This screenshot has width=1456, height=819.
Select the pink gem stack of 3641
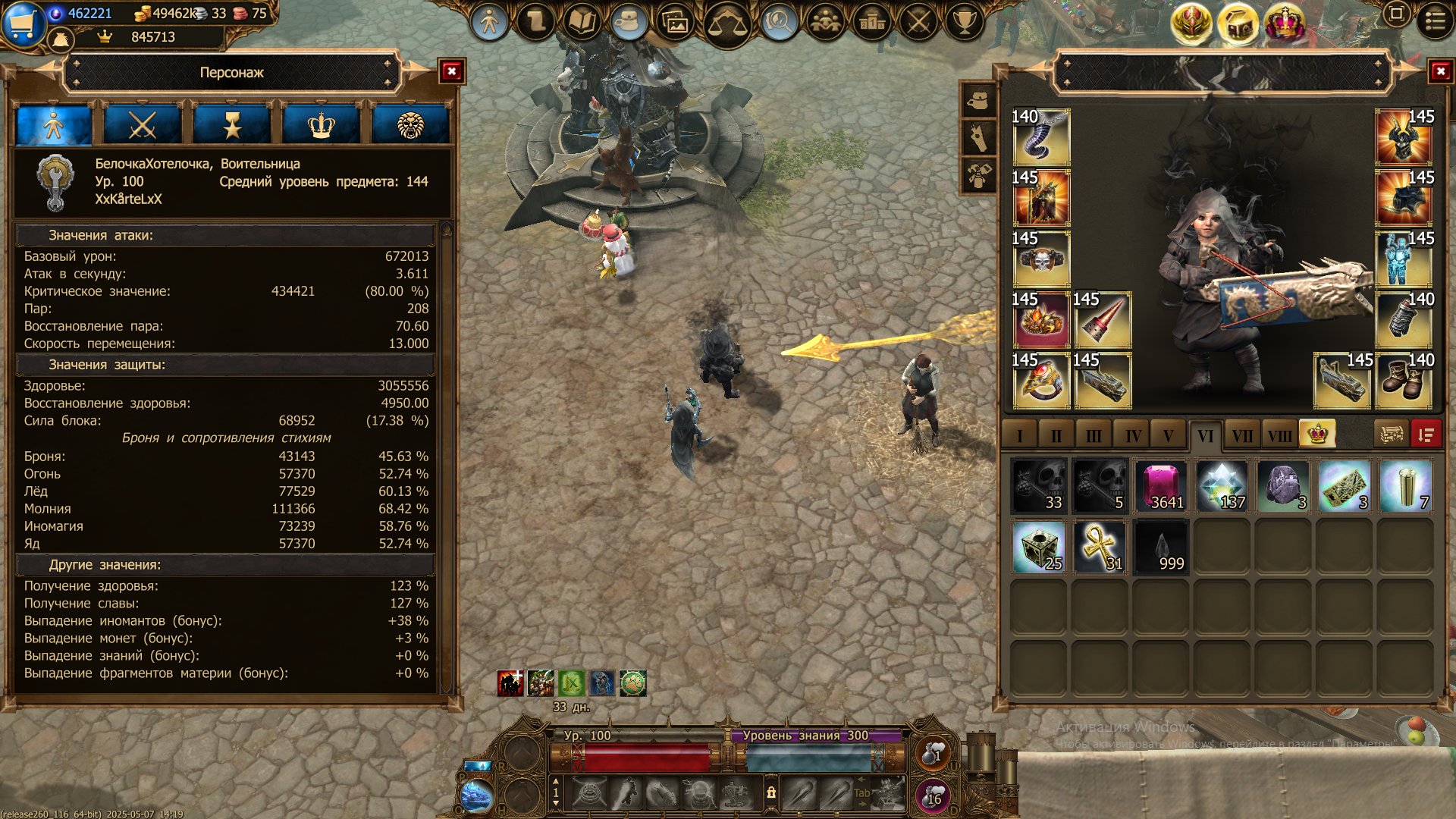pos(1160,486)
